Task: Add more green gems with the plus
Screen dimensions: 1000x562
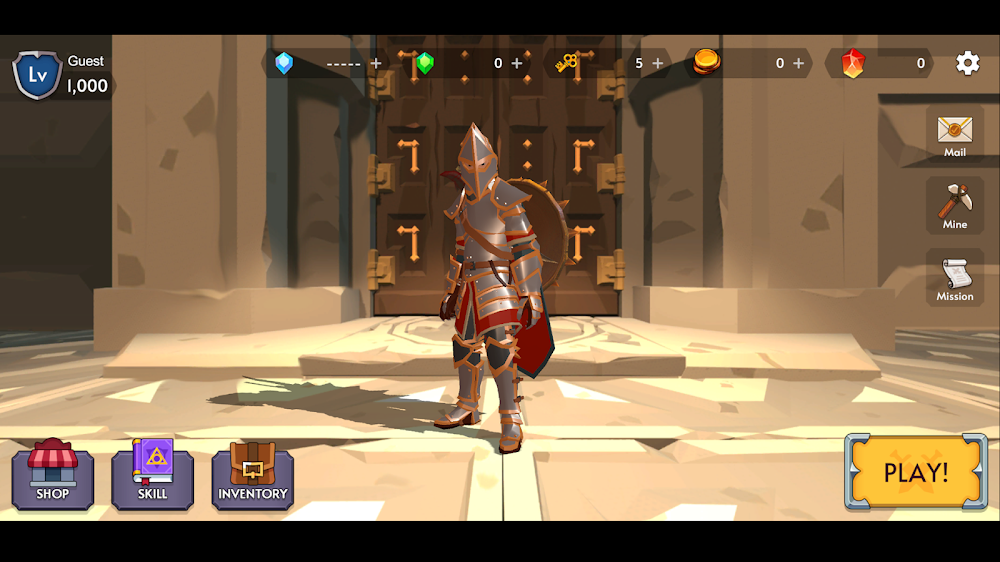Action: [517, 63]
